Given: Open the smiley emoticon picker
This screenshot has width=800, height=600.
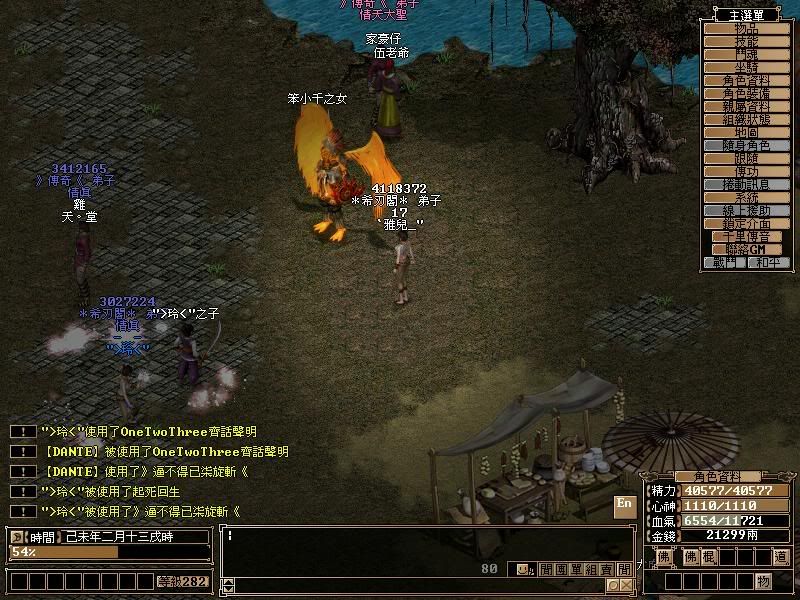Looking at the screenshot, I should pos(521,570).
